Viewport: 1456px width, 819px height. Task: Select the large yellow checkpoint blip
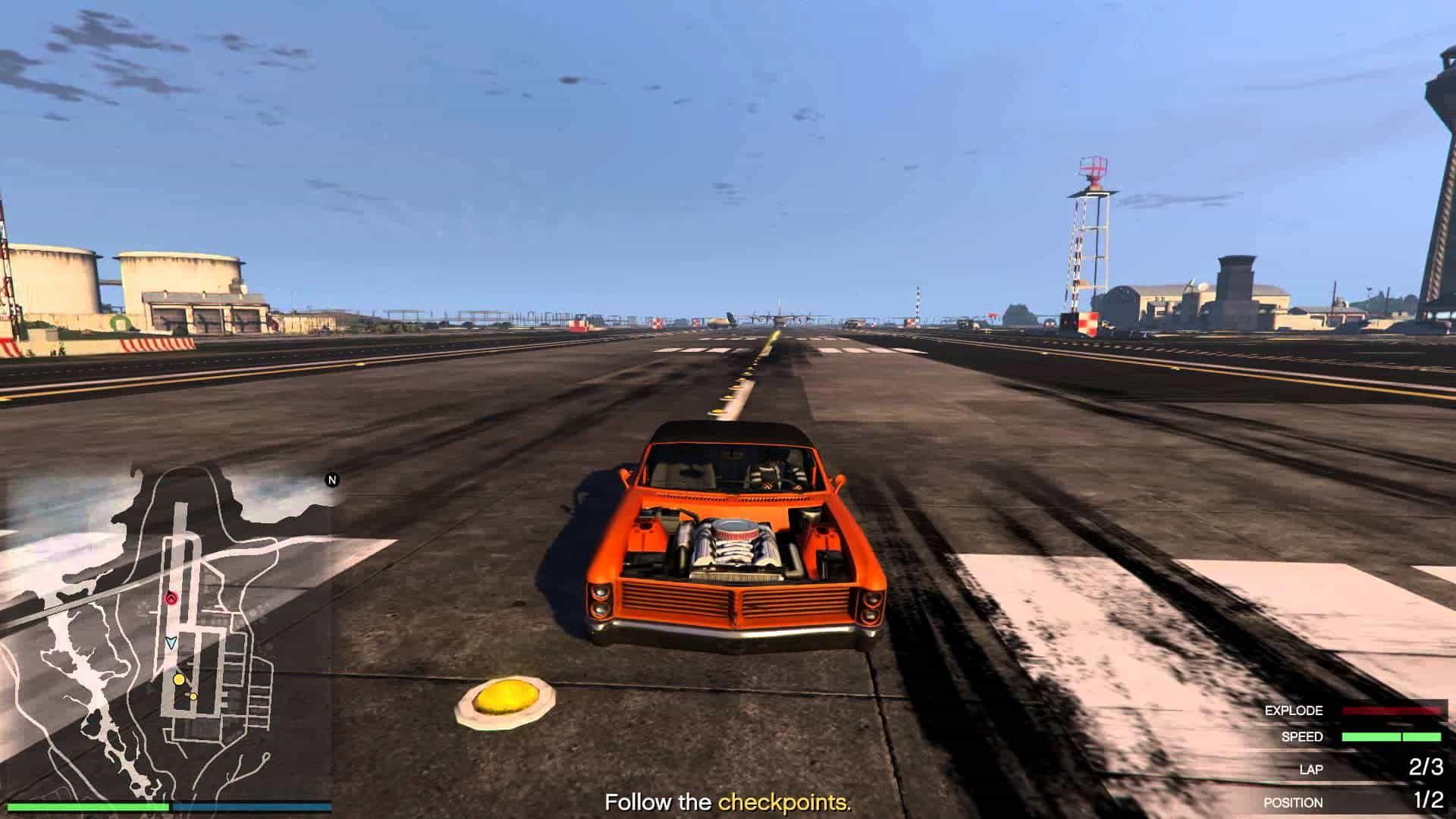(x=179, y=679)
